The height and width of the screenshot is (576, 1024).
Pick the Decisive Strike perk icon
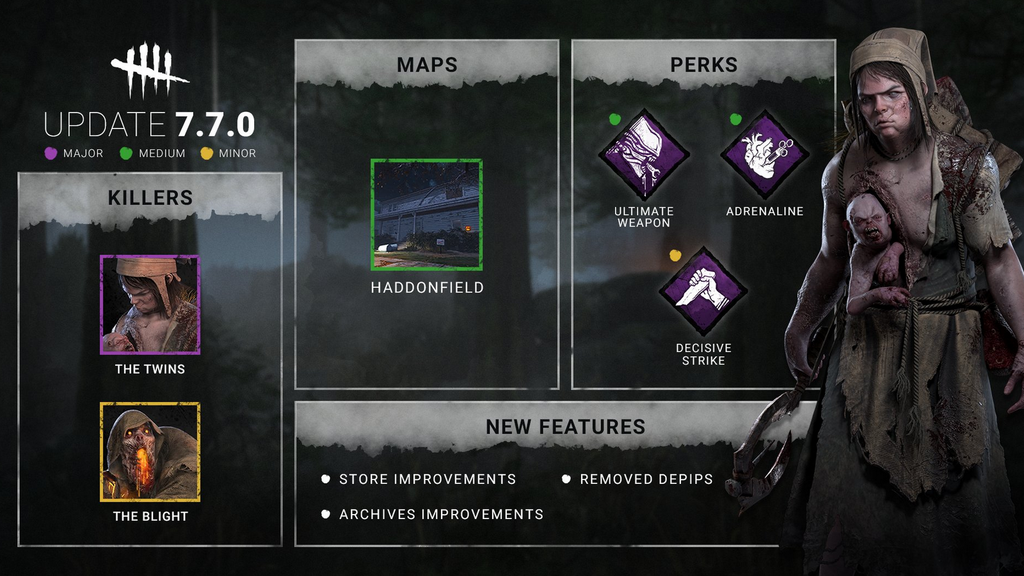pyautogui.click(x=704, y=291)
